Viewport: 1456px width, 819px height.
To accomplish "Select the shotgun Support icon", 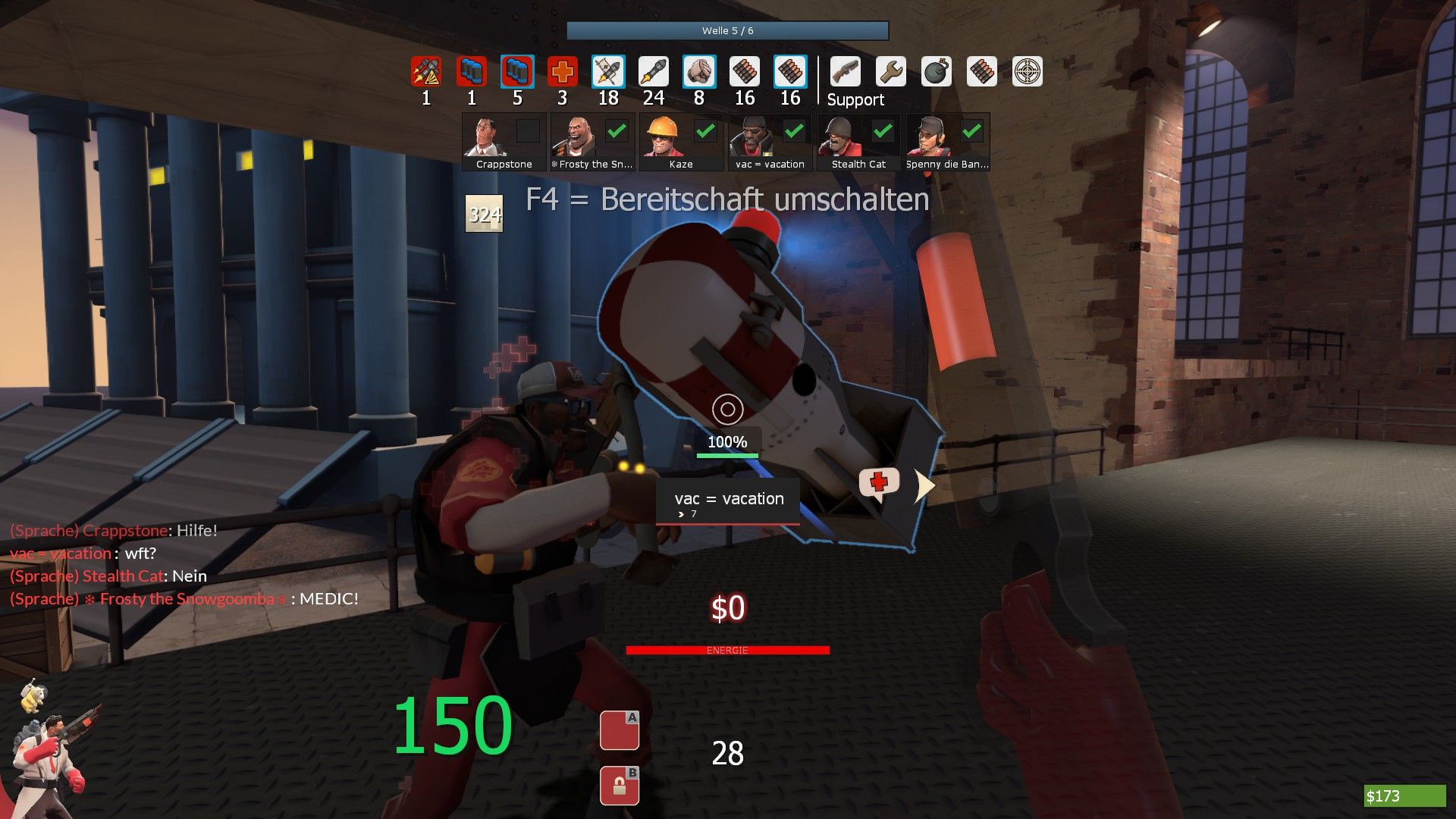I will point(845,72).
